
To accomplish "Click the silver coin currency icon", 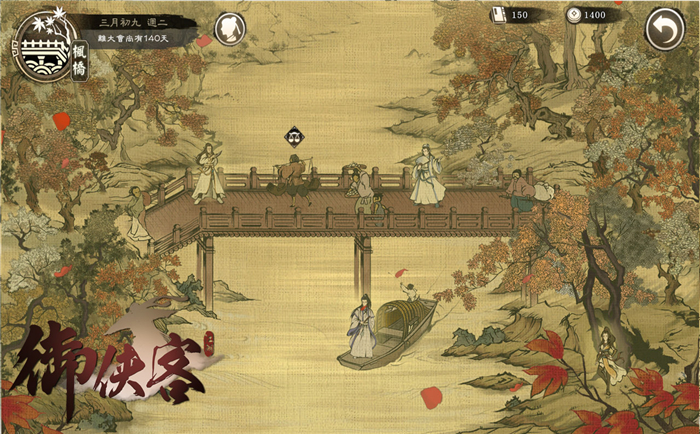I will (572, 14).
